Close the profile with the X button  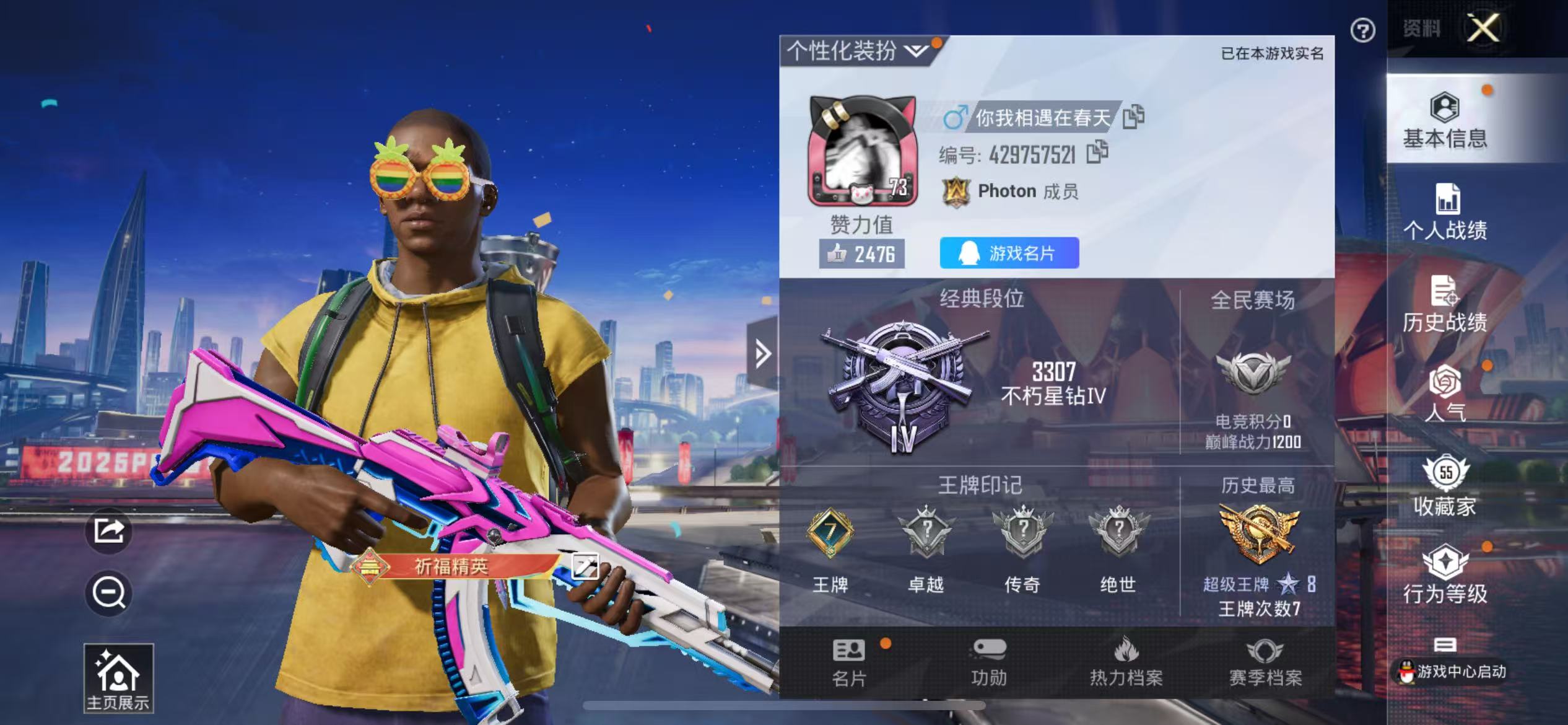click(x=1483, y=28)
